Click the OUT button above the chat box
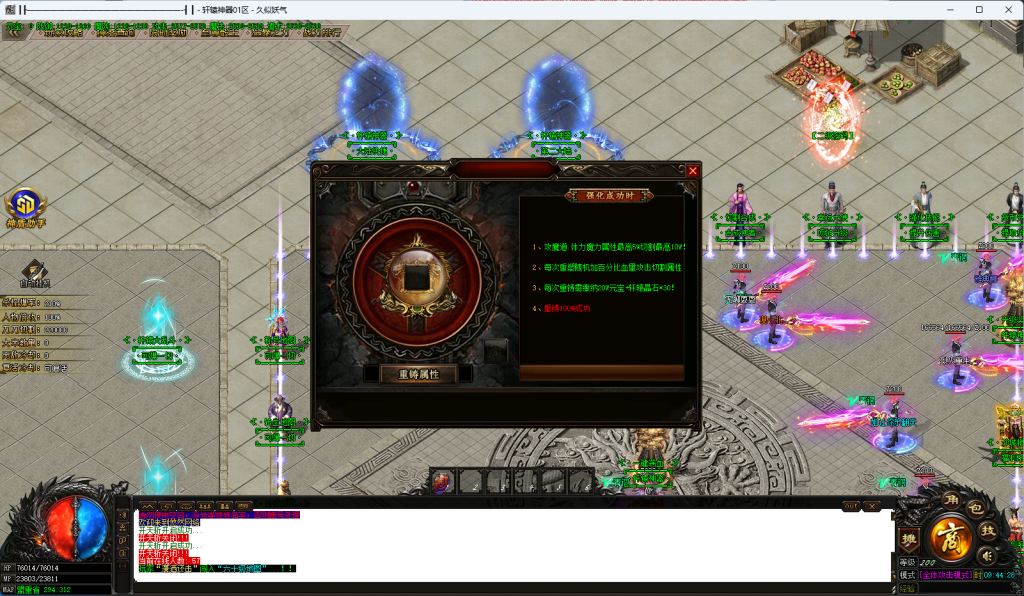1024x596 pixels. (x=850, y=506)
